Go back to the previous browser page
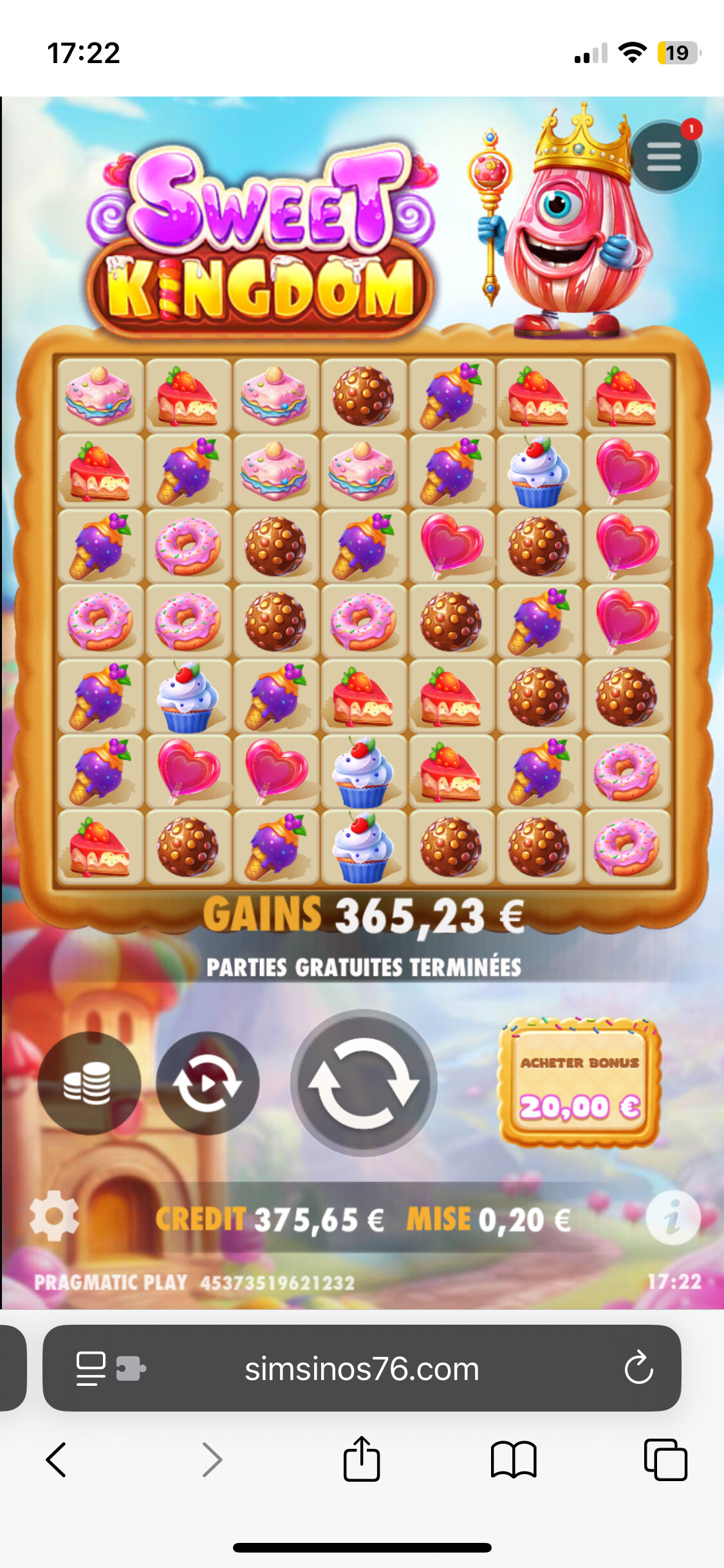Viewport: 724px width, 1568px height. [x=57, y=1459]
